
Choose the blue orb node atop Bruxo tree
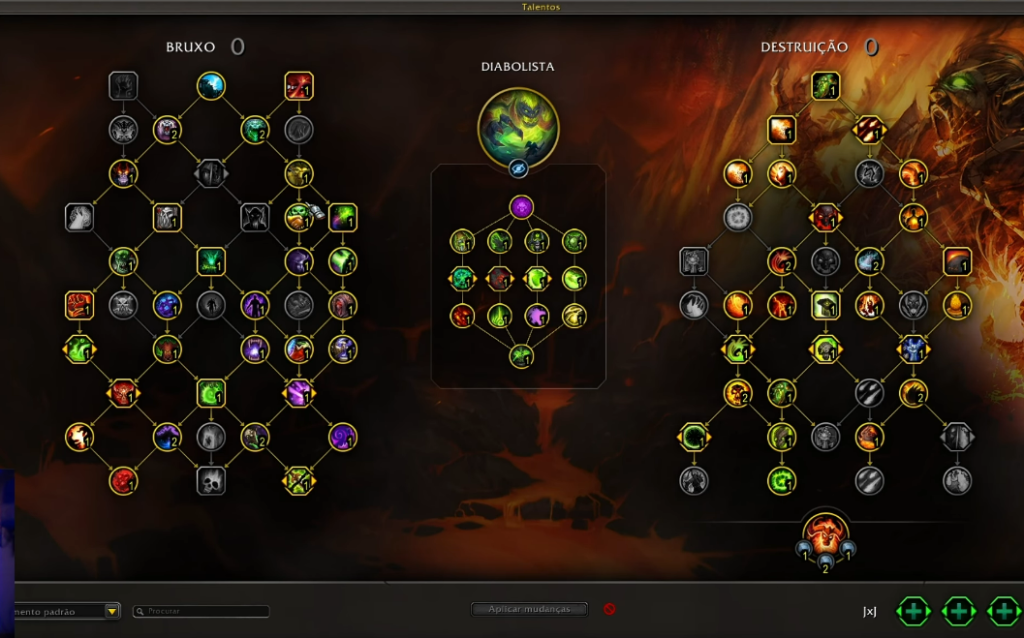point(211,86)
